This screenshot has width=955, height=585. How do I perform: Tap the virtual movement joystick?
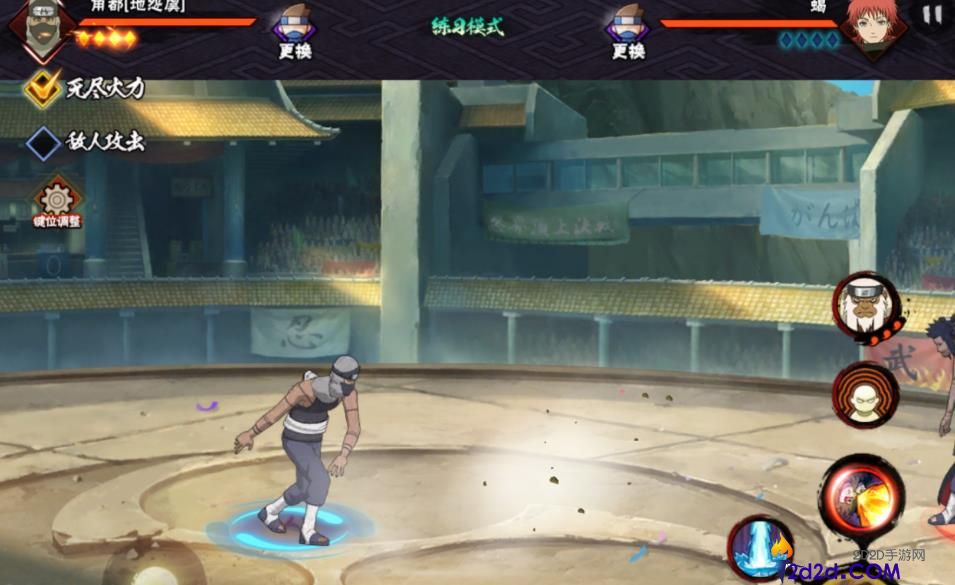[x=153, y=567]
